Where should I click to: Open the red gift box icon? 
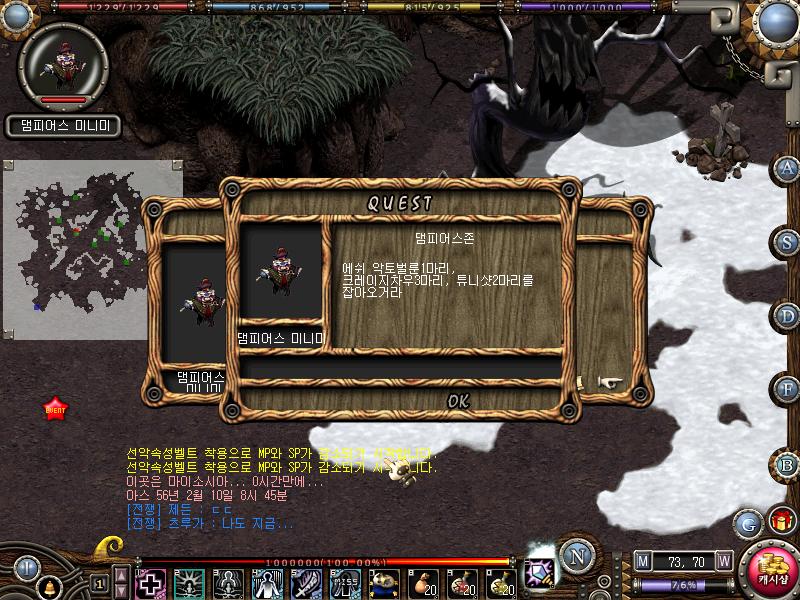pyautogui.click(x=780, y=521)
